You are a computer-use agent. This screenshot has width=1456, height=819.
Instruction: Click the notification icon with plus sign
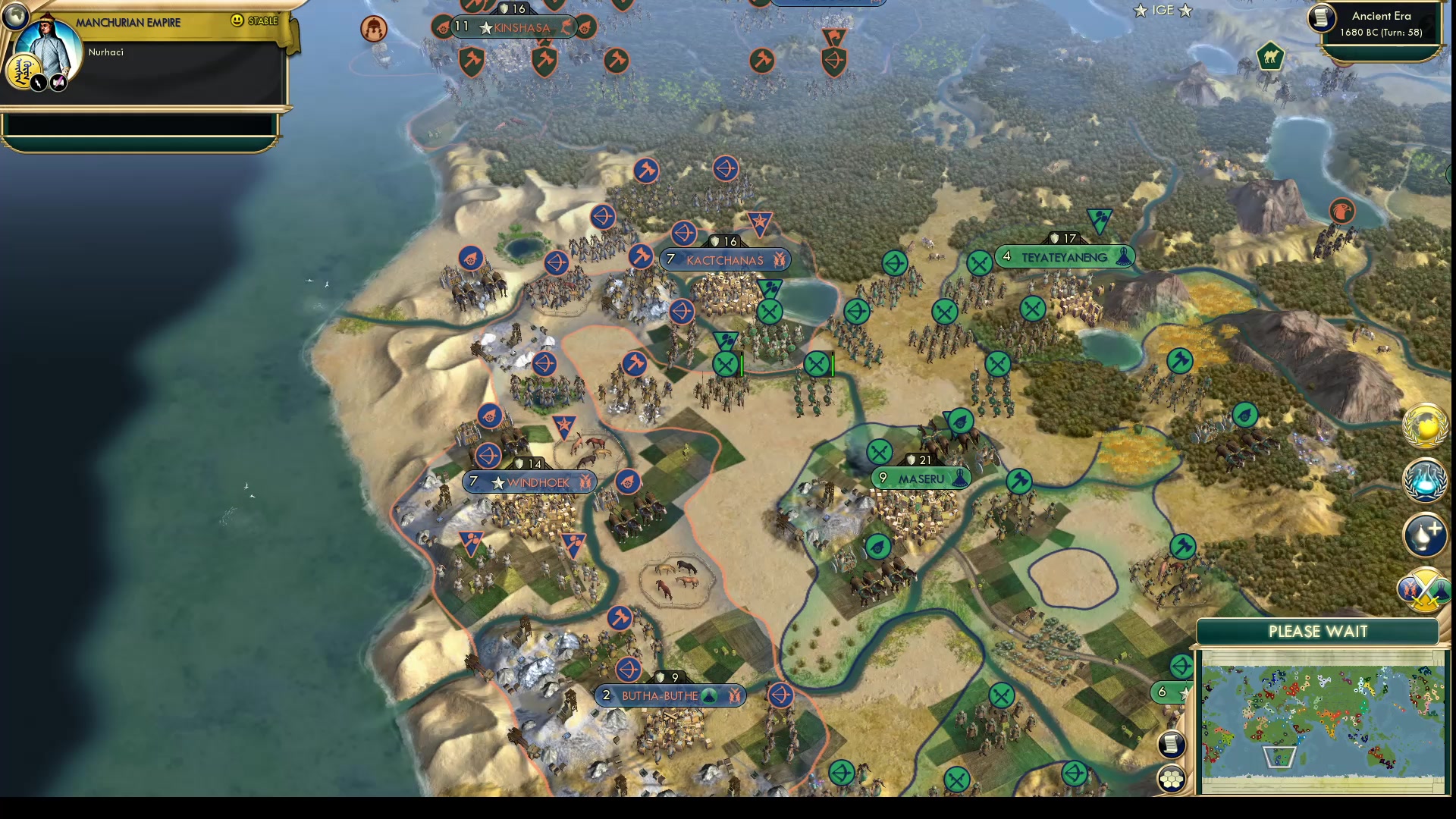[1425, 533]
